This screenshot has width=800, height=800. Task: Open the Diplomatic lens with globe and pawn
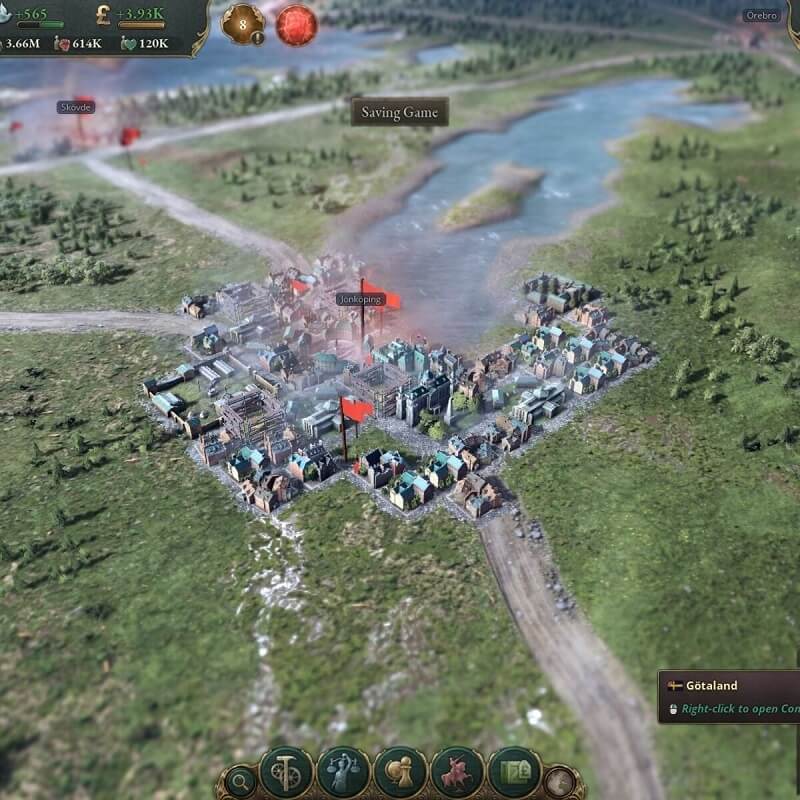tap(400, 772)
